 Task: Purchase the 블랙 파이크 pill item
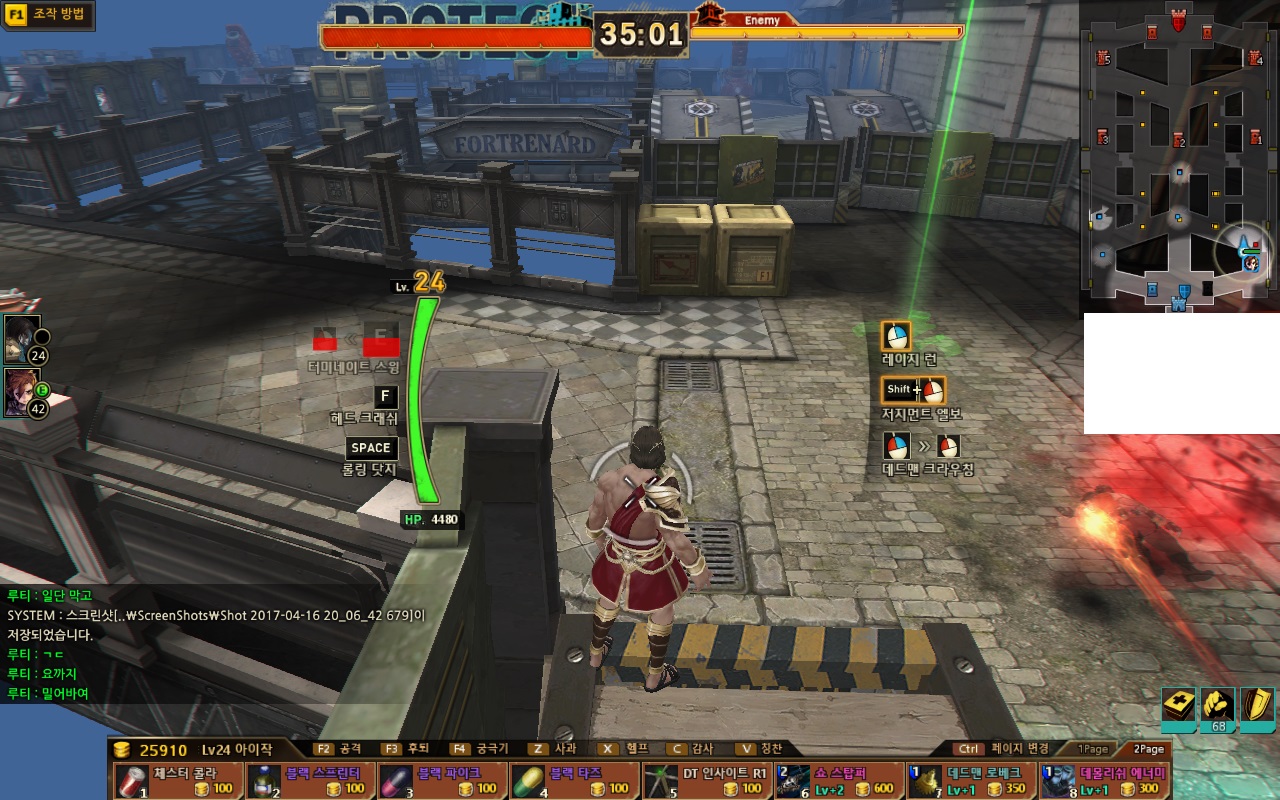[442, 780]
